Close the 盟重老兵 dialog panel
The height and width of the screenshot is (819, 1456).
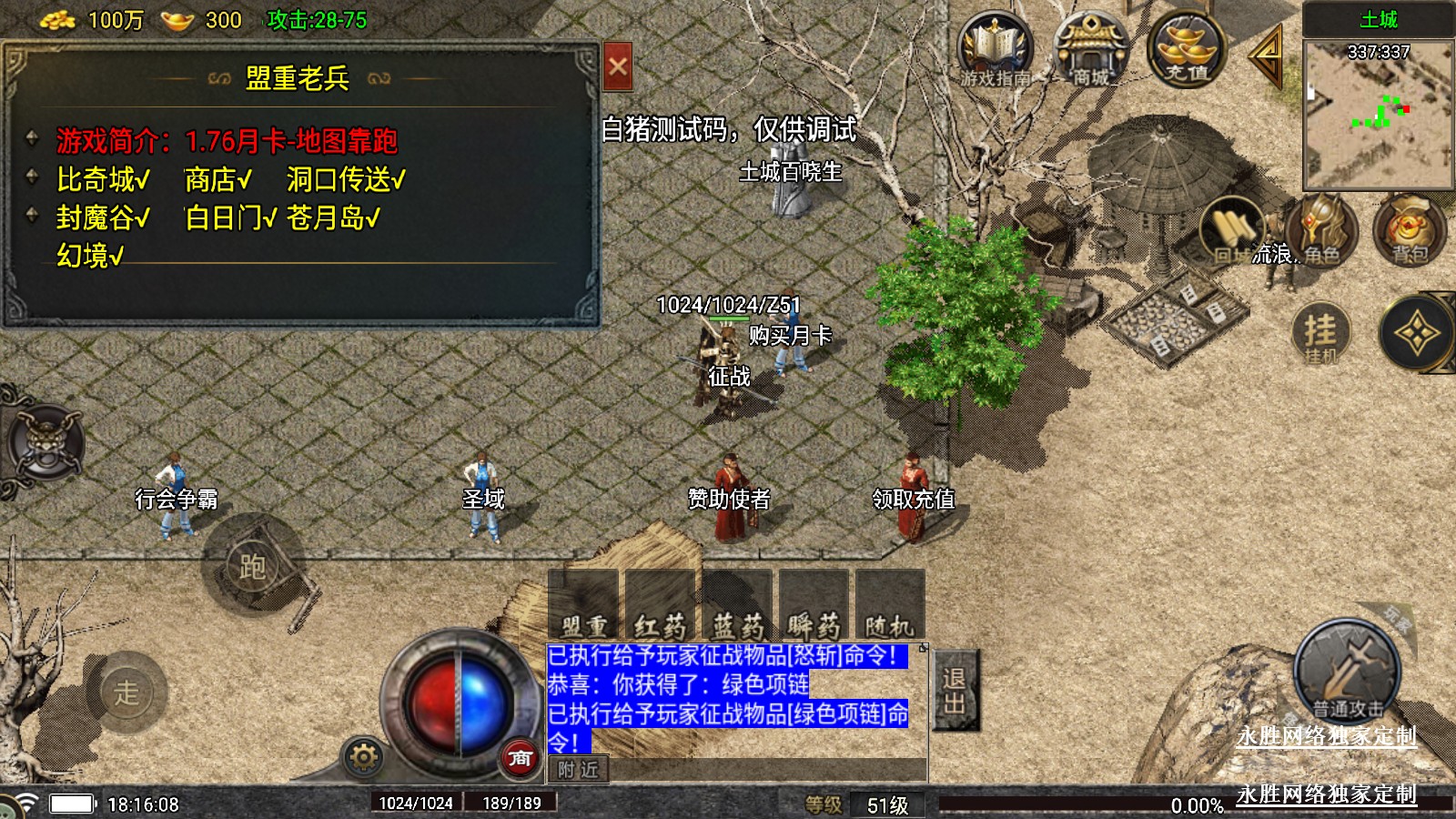pos(618,66)
